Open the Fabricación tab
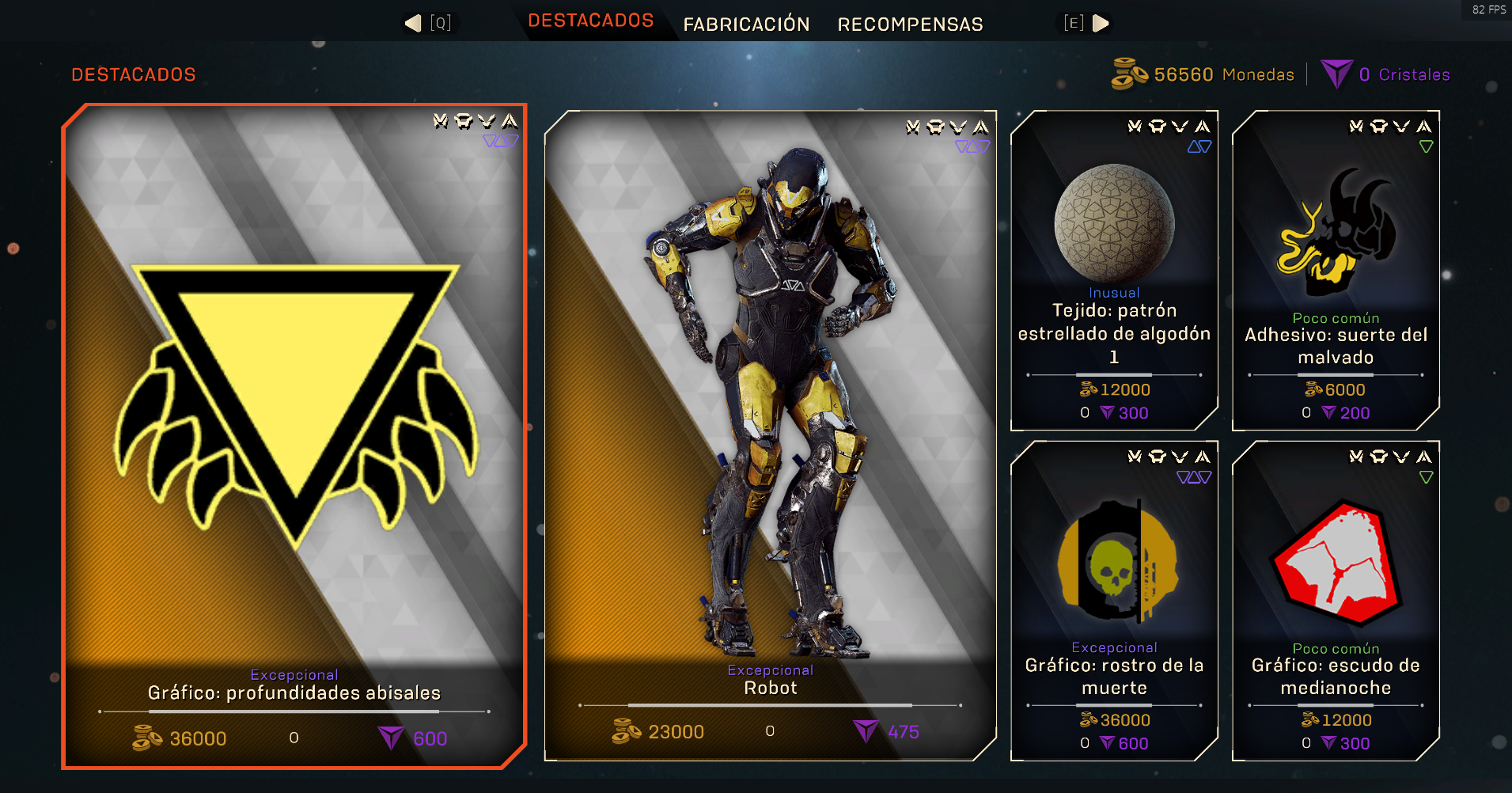 point(746,25)
